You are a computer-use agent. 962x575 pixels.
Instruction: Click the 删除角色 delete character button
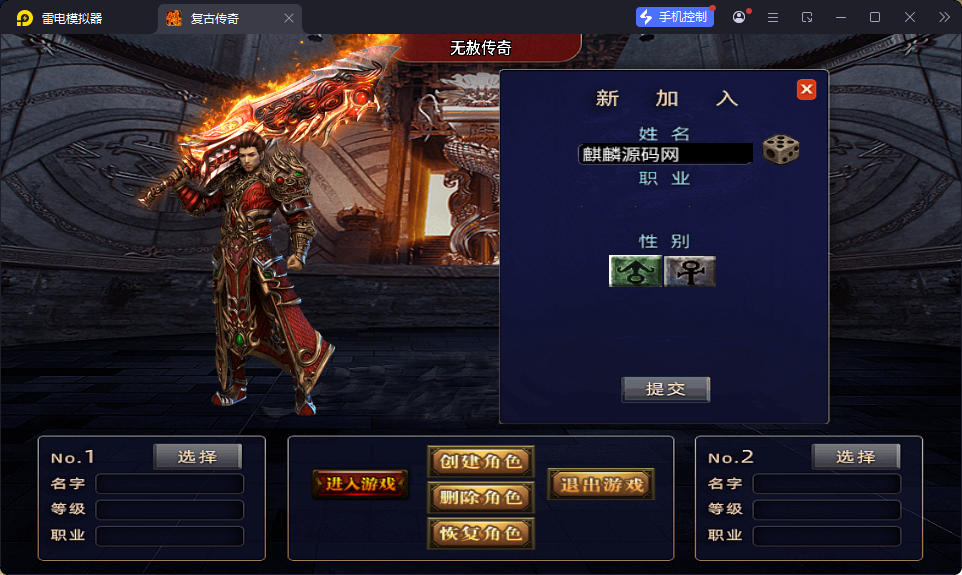(480, 497)
